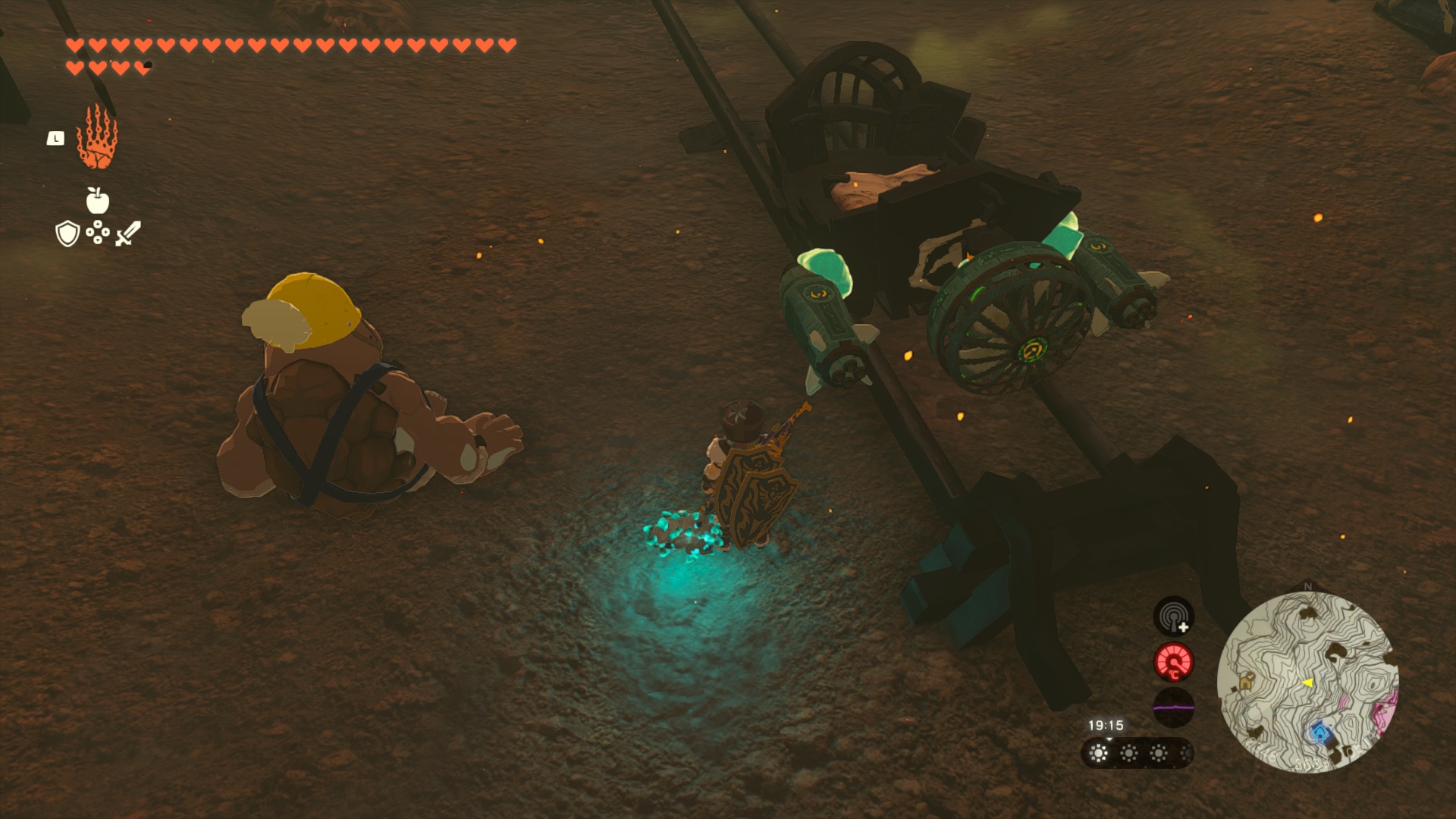Open the sunny weather forecast panel

click(x=1136, y=753)
